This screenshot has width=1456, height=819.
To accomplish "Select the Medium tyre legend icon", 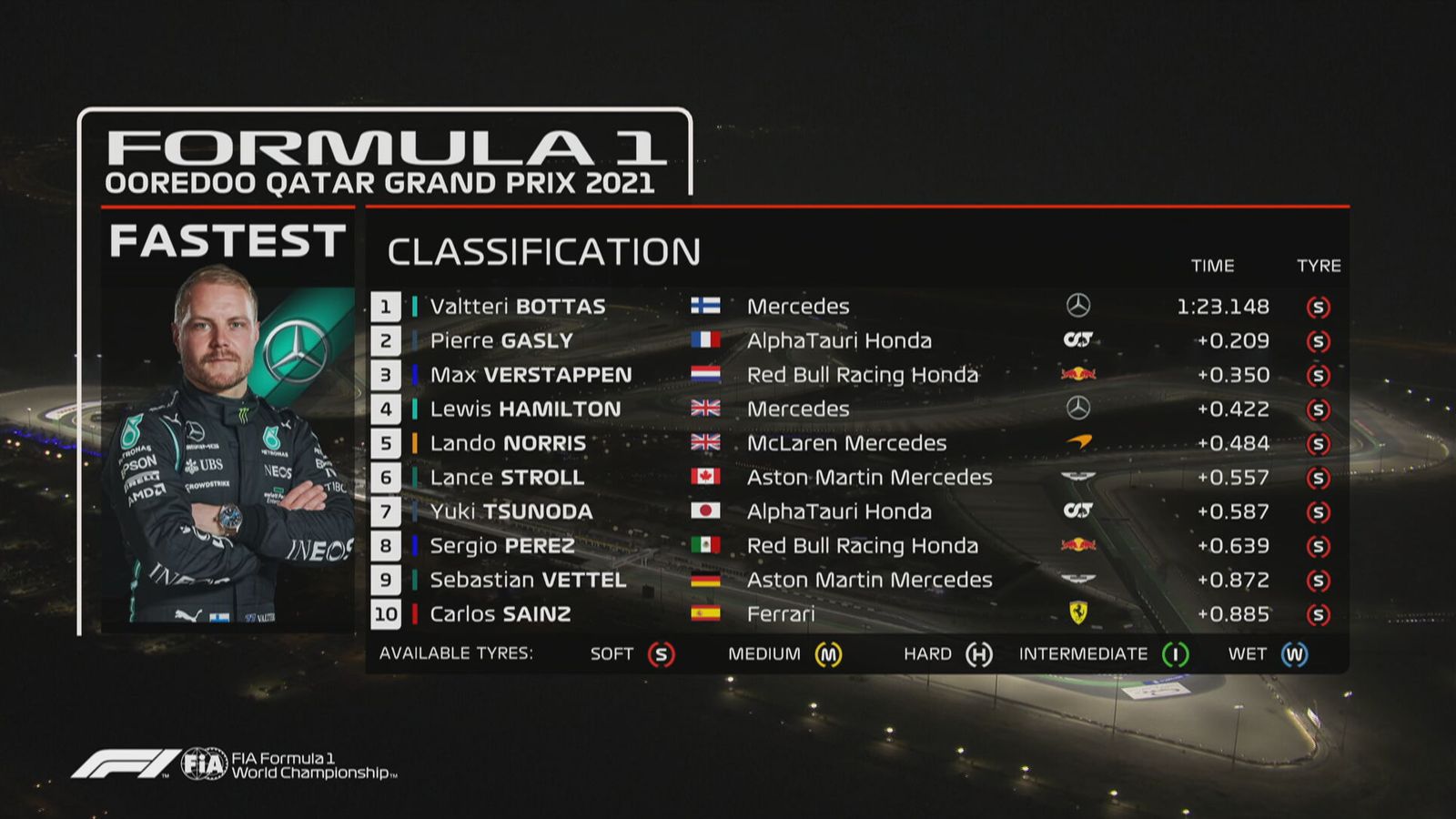I will 828,654.
